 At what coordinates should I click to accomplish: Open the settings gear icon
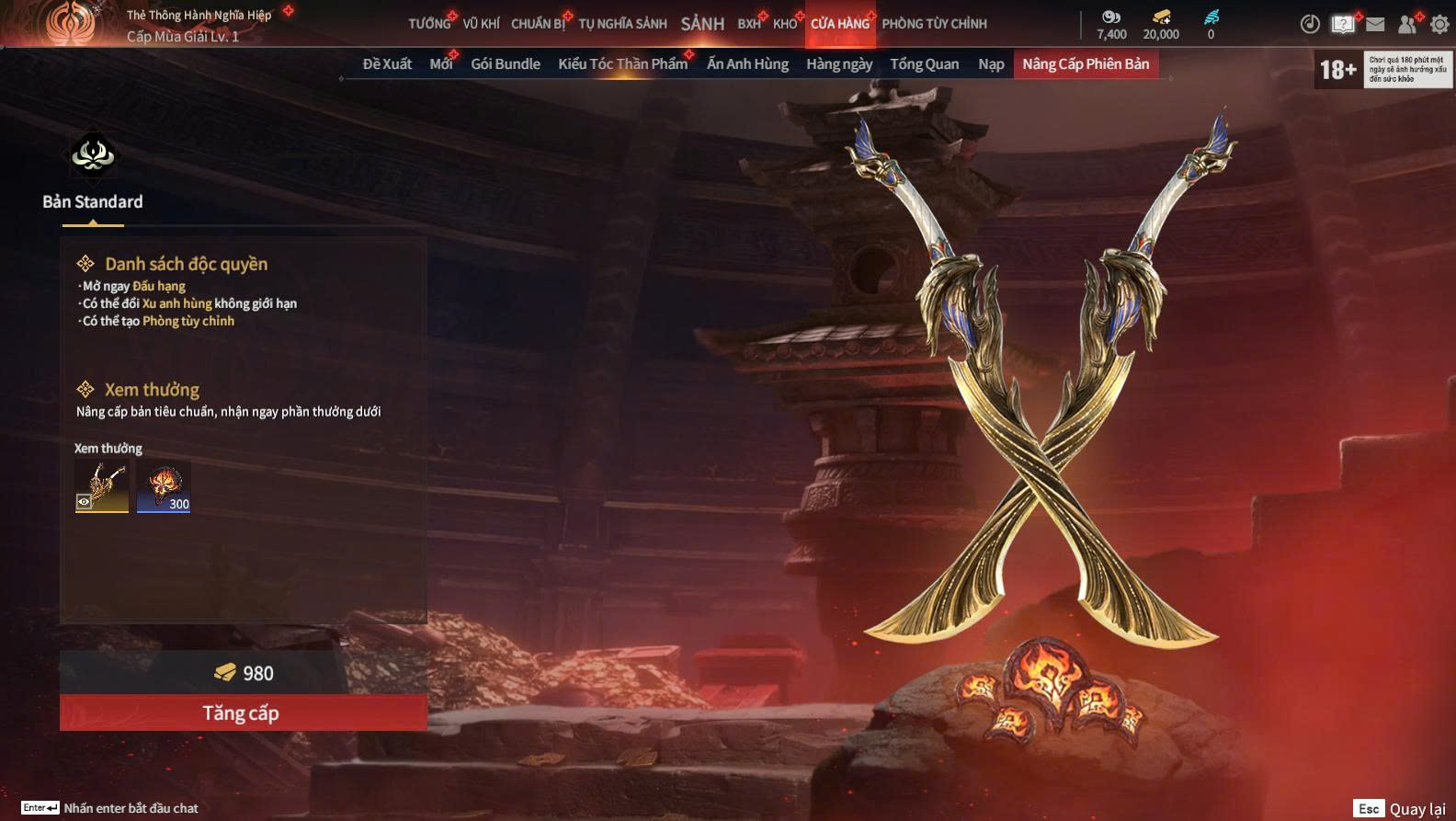(x=1439, y=25)
